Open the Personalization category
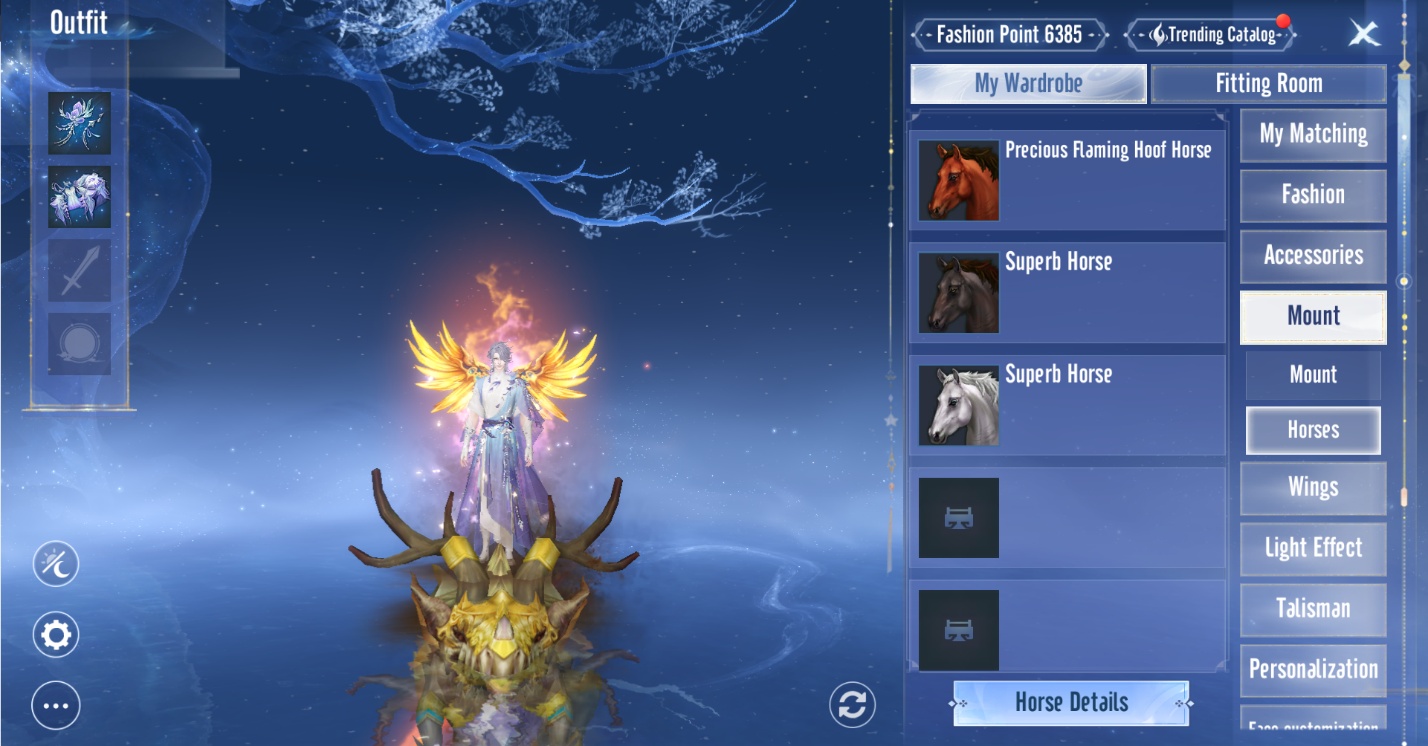 pos(1313,670)
